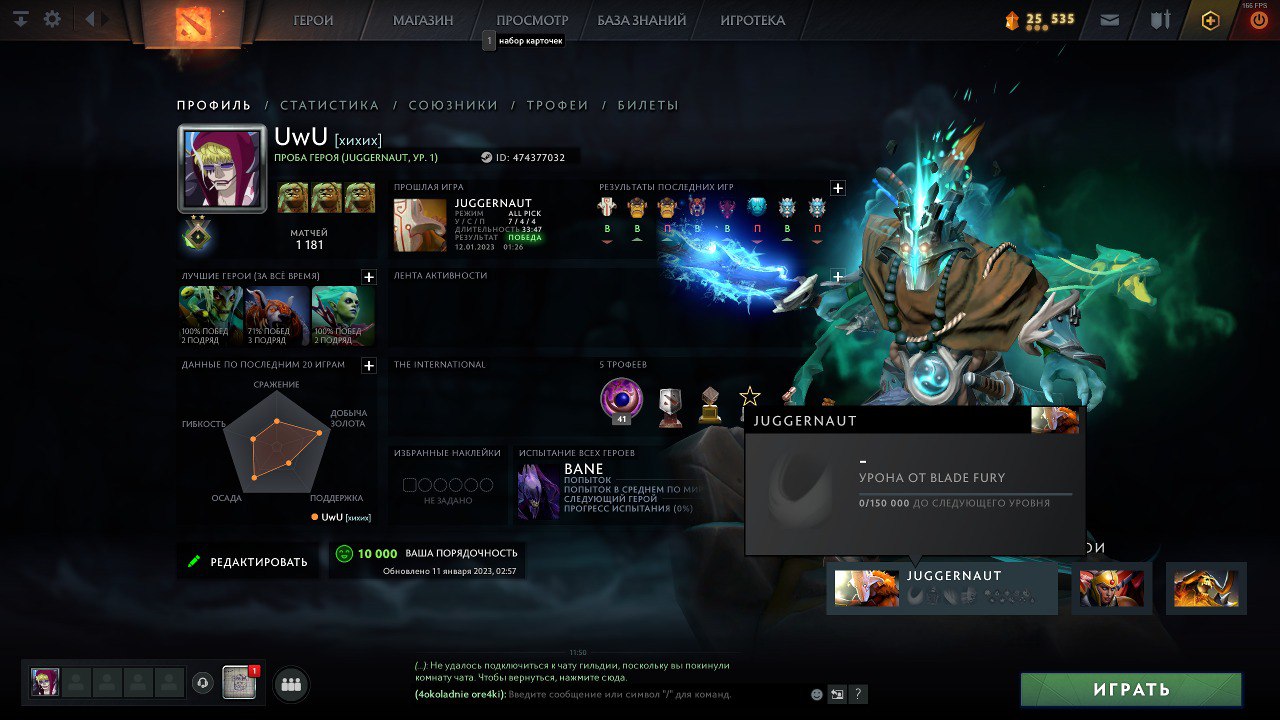Screen dimensions: 1280x720
Task: Open Dota Plus hexagon icon
Action: 1209,19
